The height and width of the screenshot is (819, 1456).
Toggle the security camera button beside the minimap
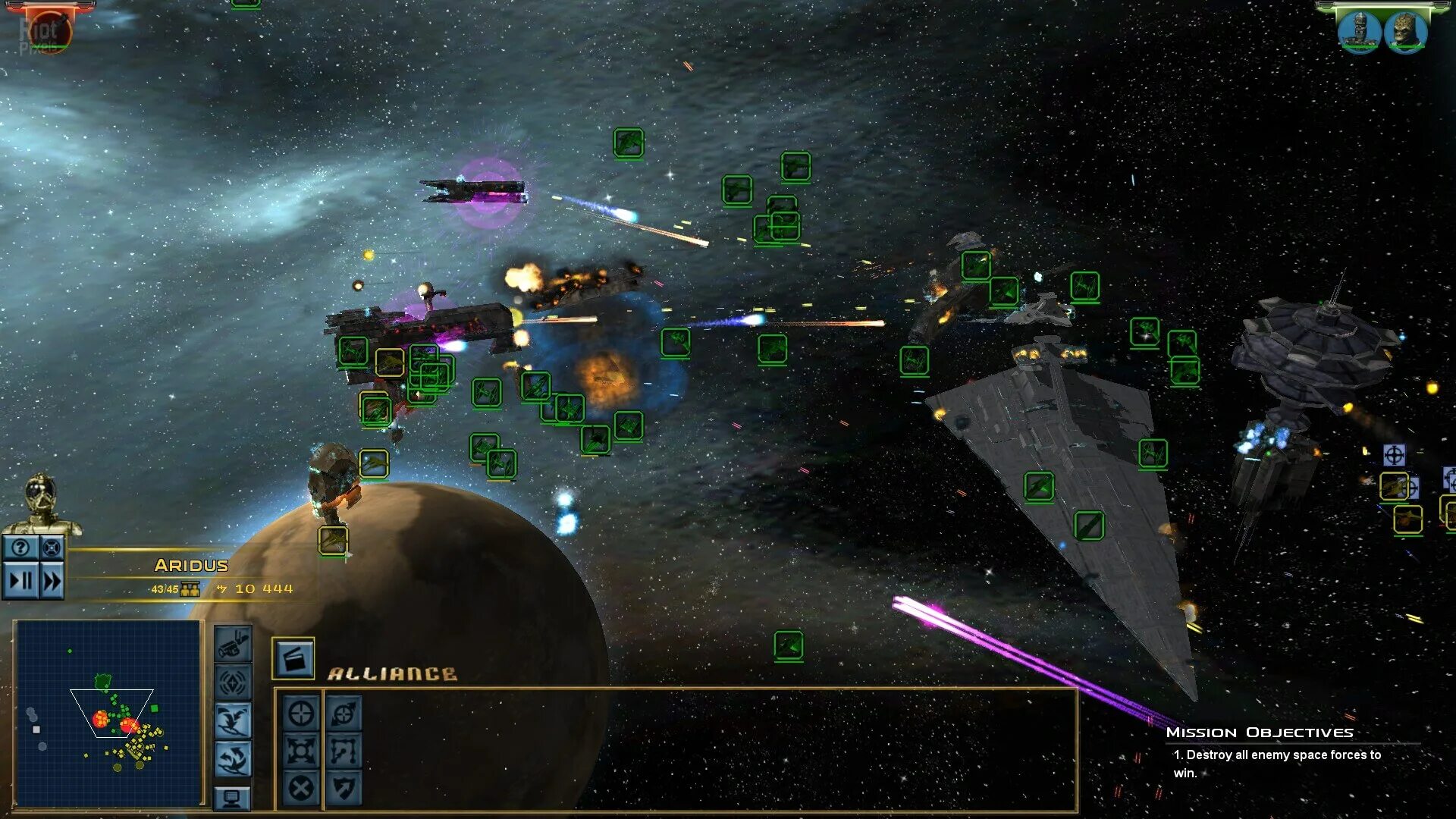(233, 645)
